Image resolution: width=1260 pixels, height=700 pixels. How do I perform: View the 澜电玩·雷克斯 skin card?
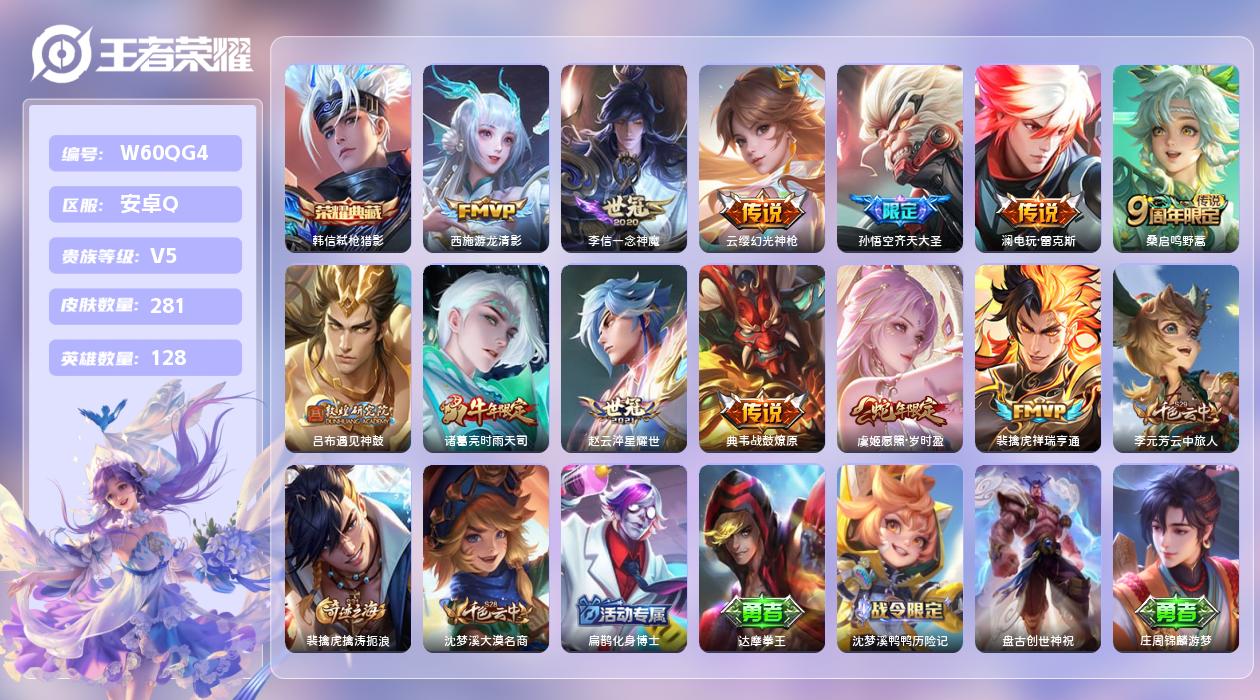click(x=1038, y=158)
